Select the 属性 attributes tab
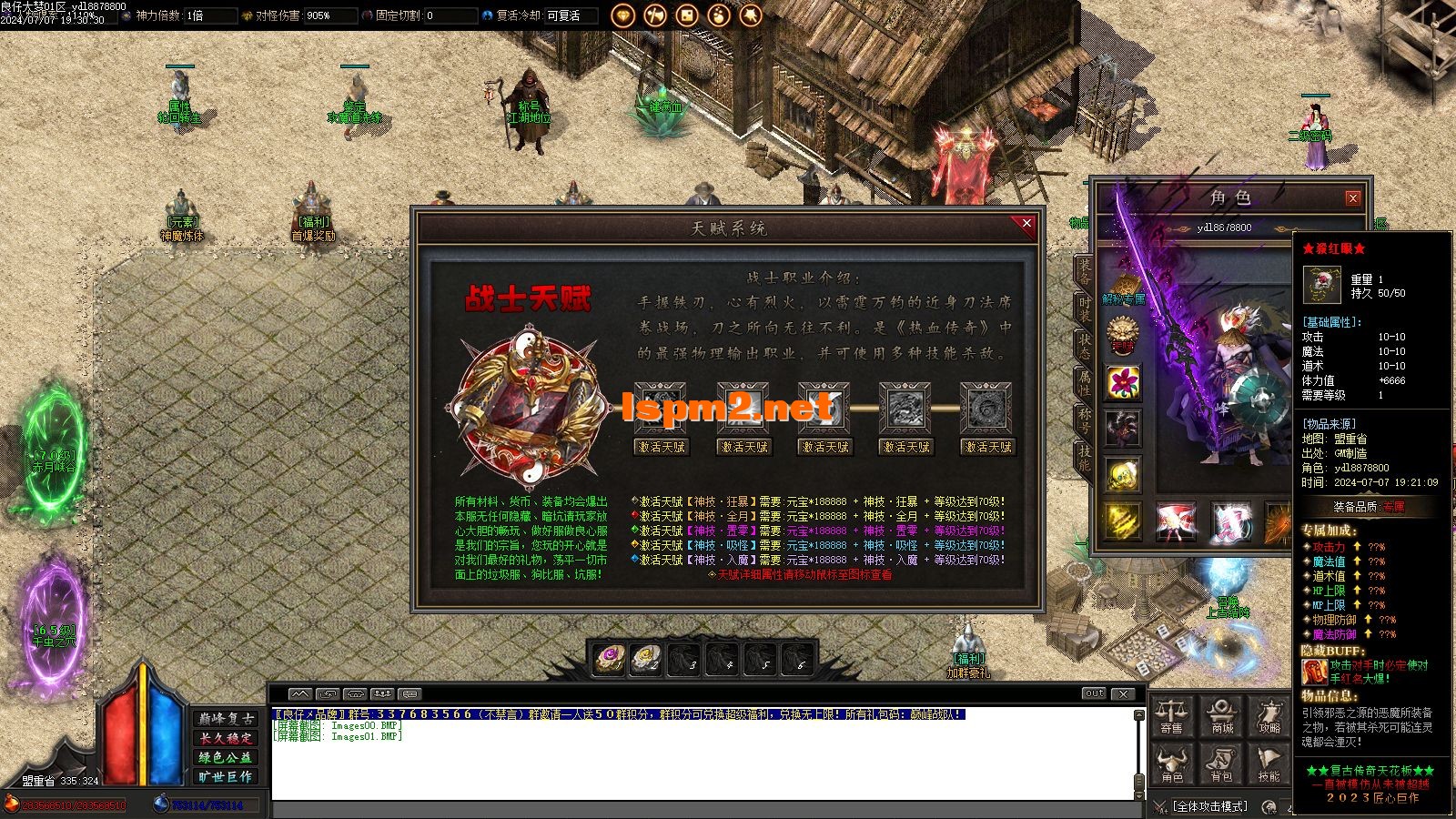This screenshot has height=819, width=1456. (1085, 381)
